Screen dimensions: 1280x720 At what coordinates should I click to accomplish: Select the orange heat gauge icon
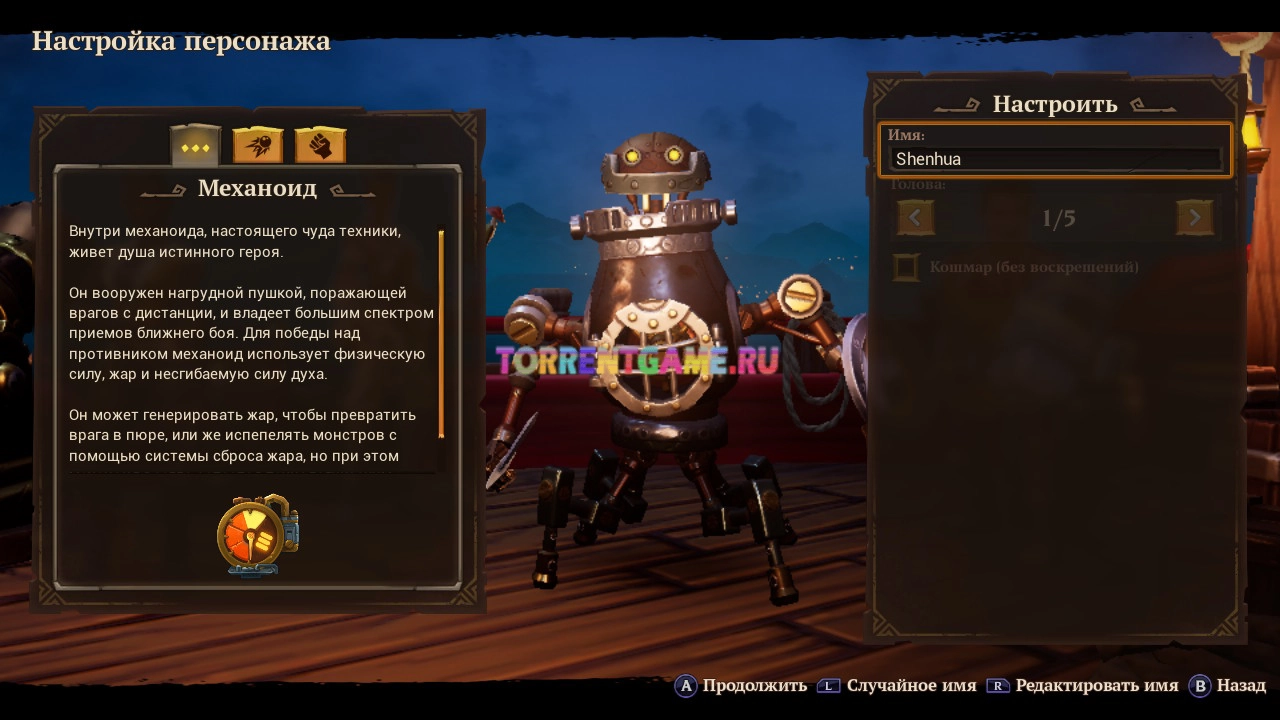pyautogui.click(x=256, y=535)
